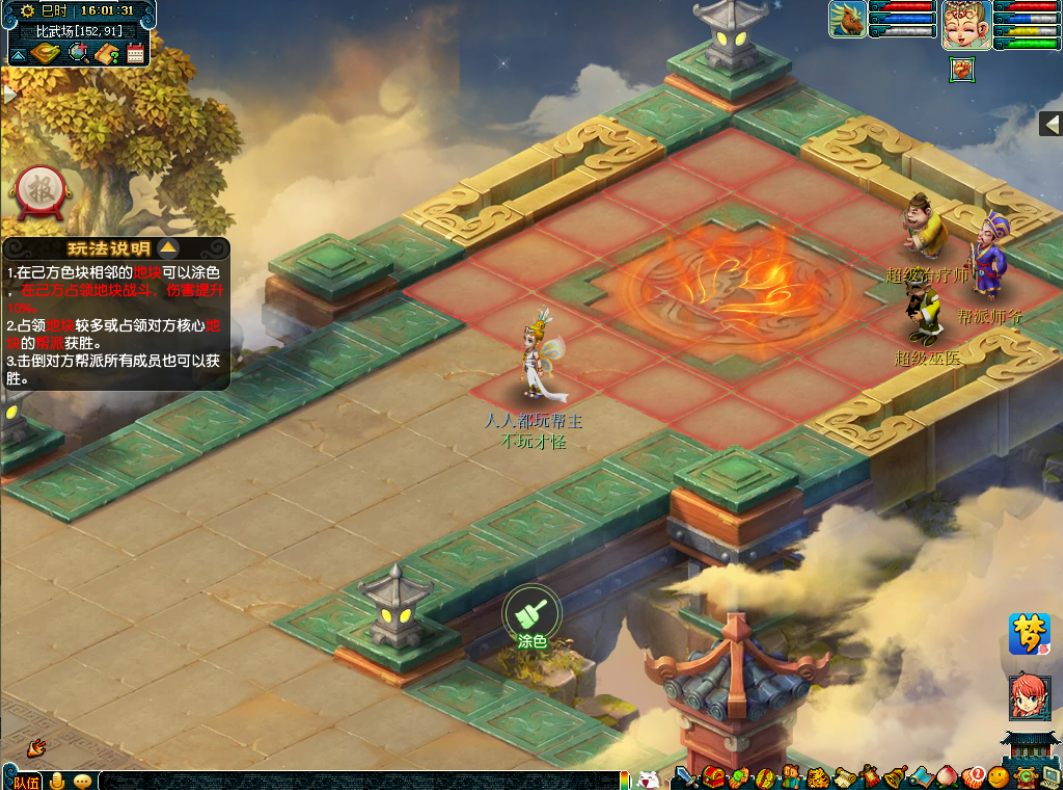This screenshot has height=790, width=1063.
Task: Open the help guide book icon
Action: tap(107, 53)
